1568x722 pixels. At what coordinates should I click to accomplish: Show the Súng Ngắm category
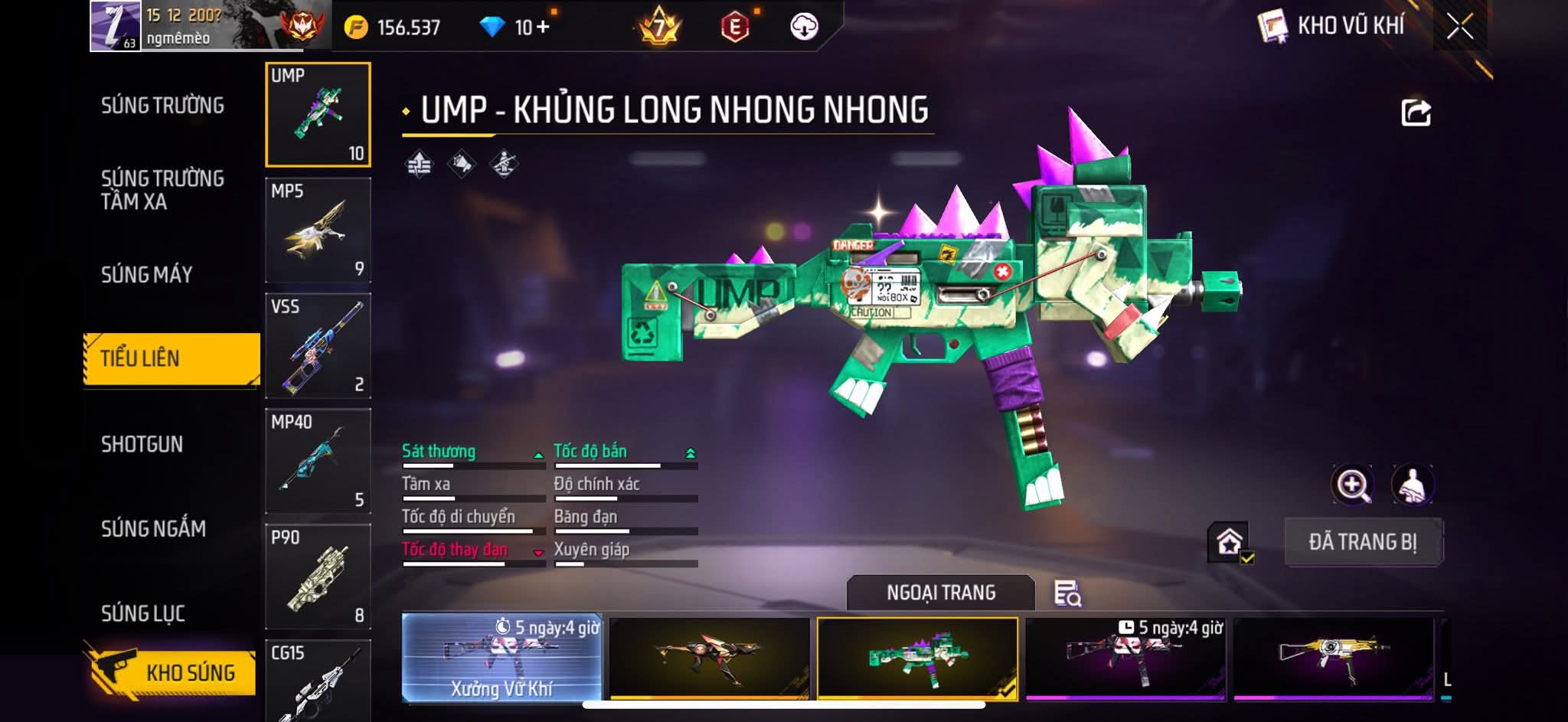tap(154, 529)
